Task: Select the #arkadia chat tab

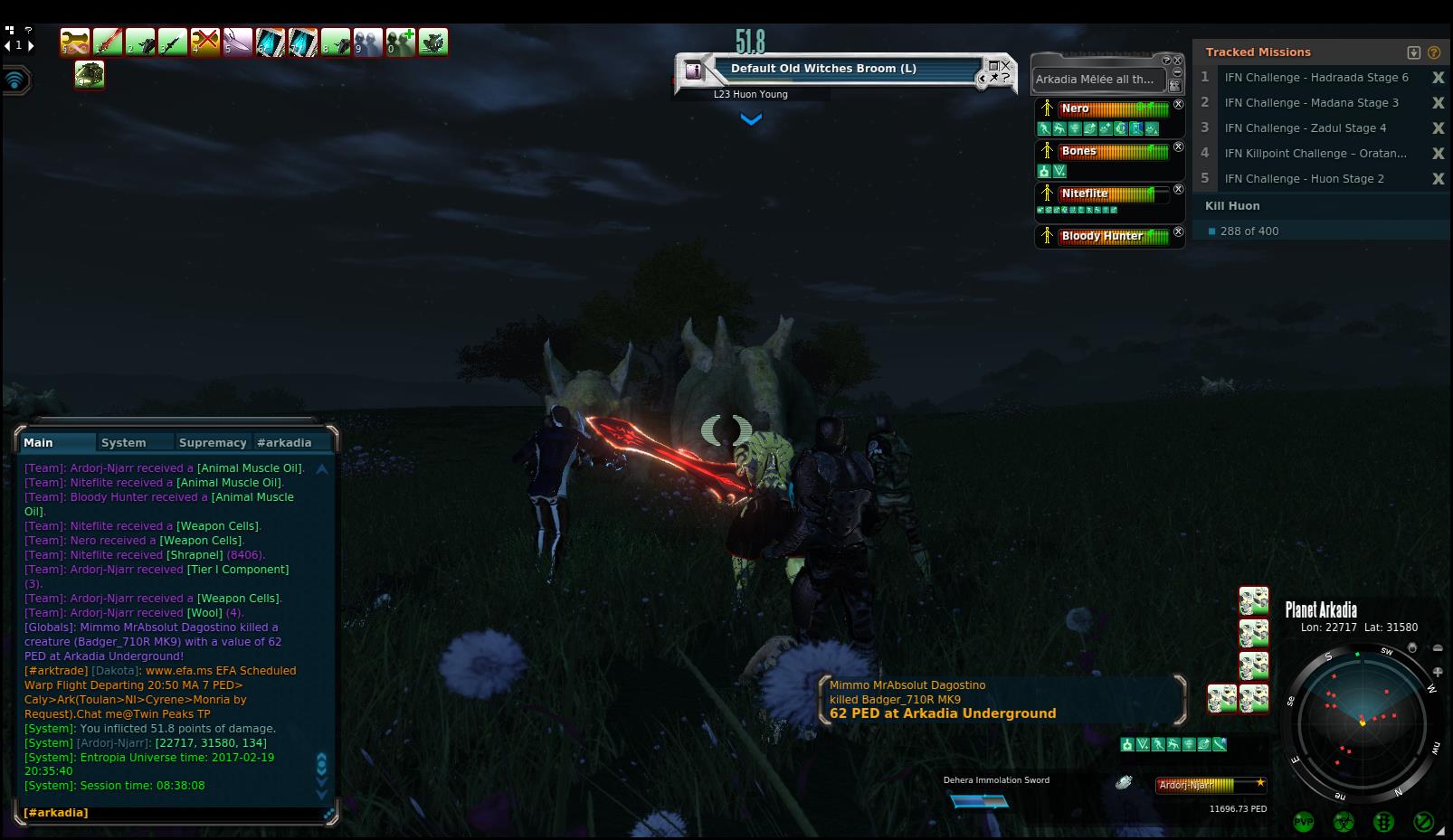Action: point(284,442)
